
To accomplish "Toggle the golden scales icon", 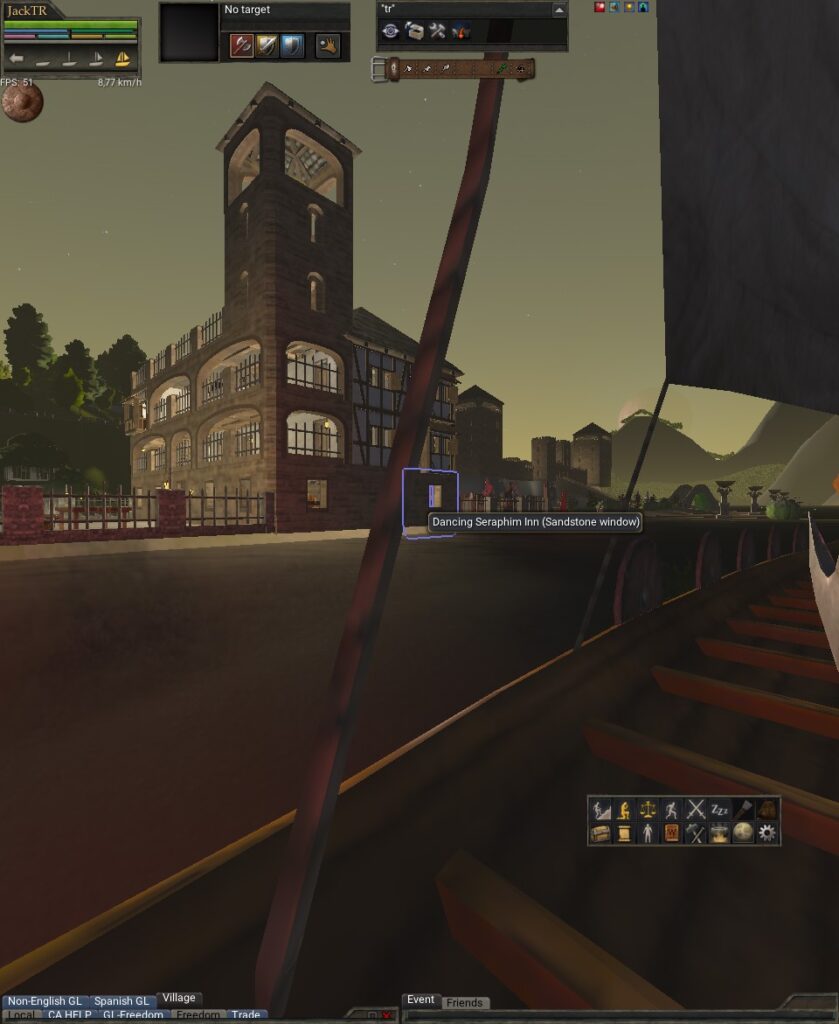I will [648, 809].
